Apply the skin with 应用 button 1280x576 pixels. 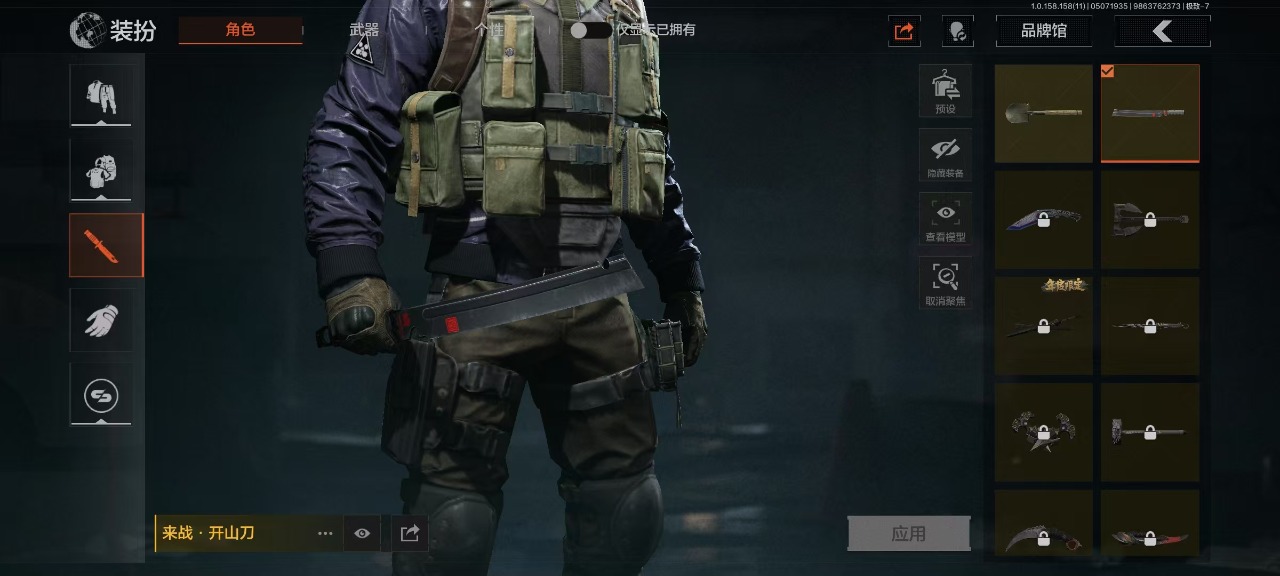point(908,534)
